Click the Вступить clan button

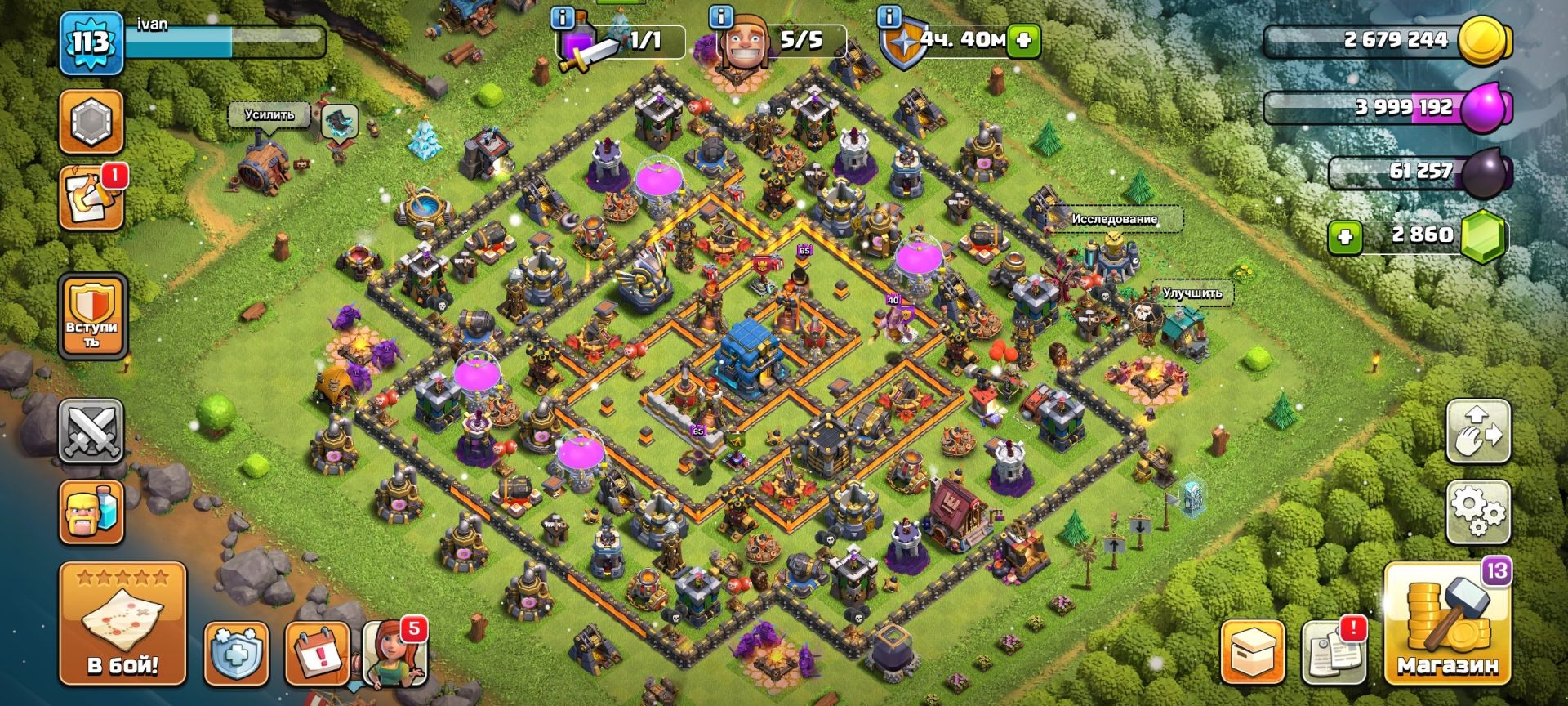pyautogui.click(x=92, y=317)
